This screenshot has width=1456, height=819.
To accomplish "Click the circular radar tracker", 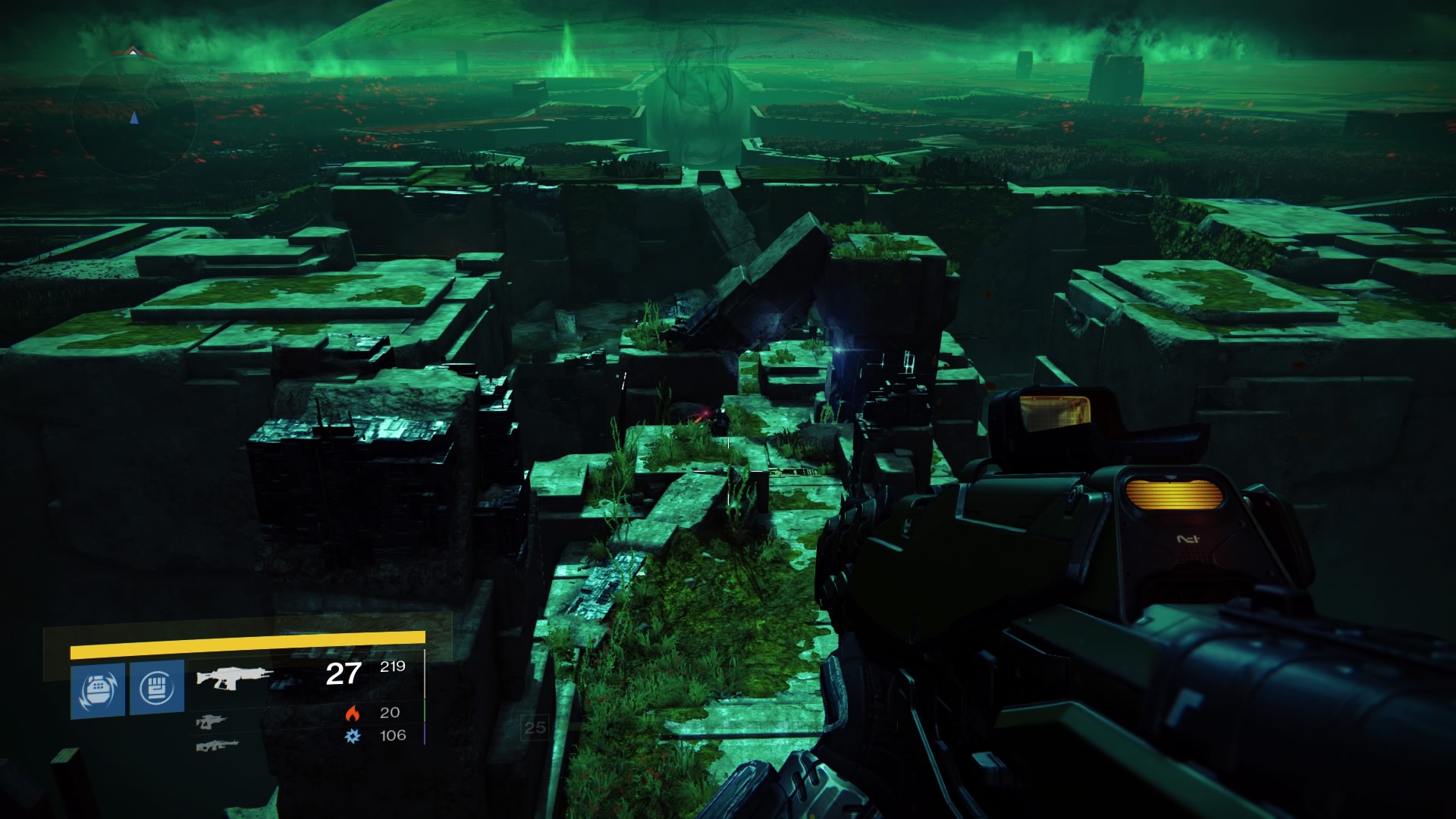I will click(x=134, y=116).
